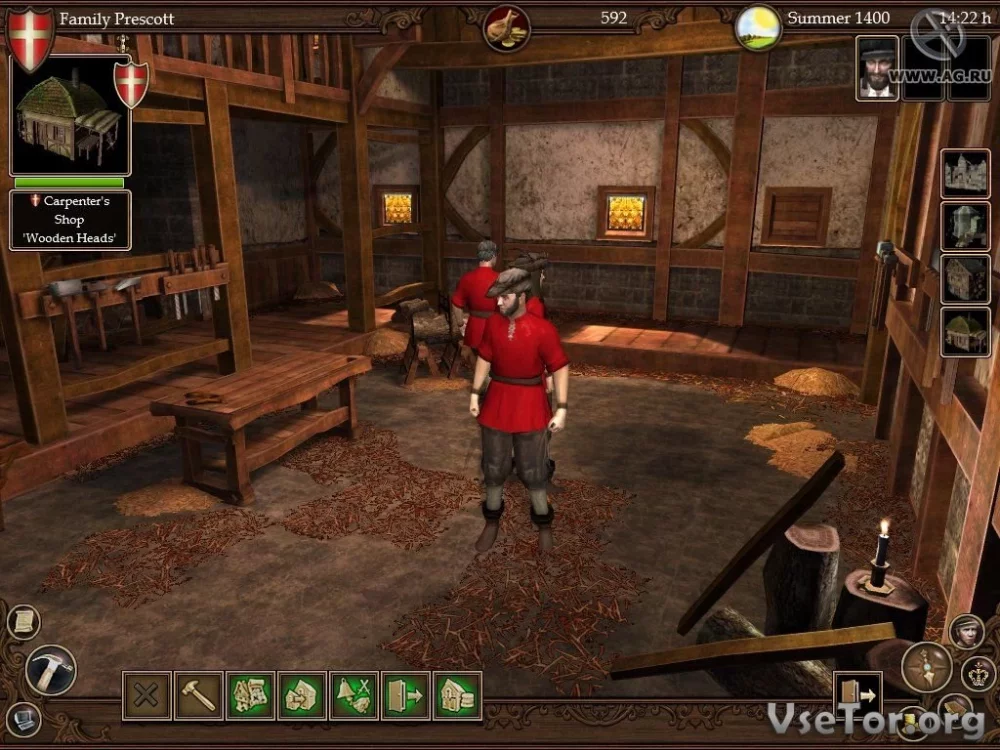Activate the green house-with-arrow action

click(302, 695)
